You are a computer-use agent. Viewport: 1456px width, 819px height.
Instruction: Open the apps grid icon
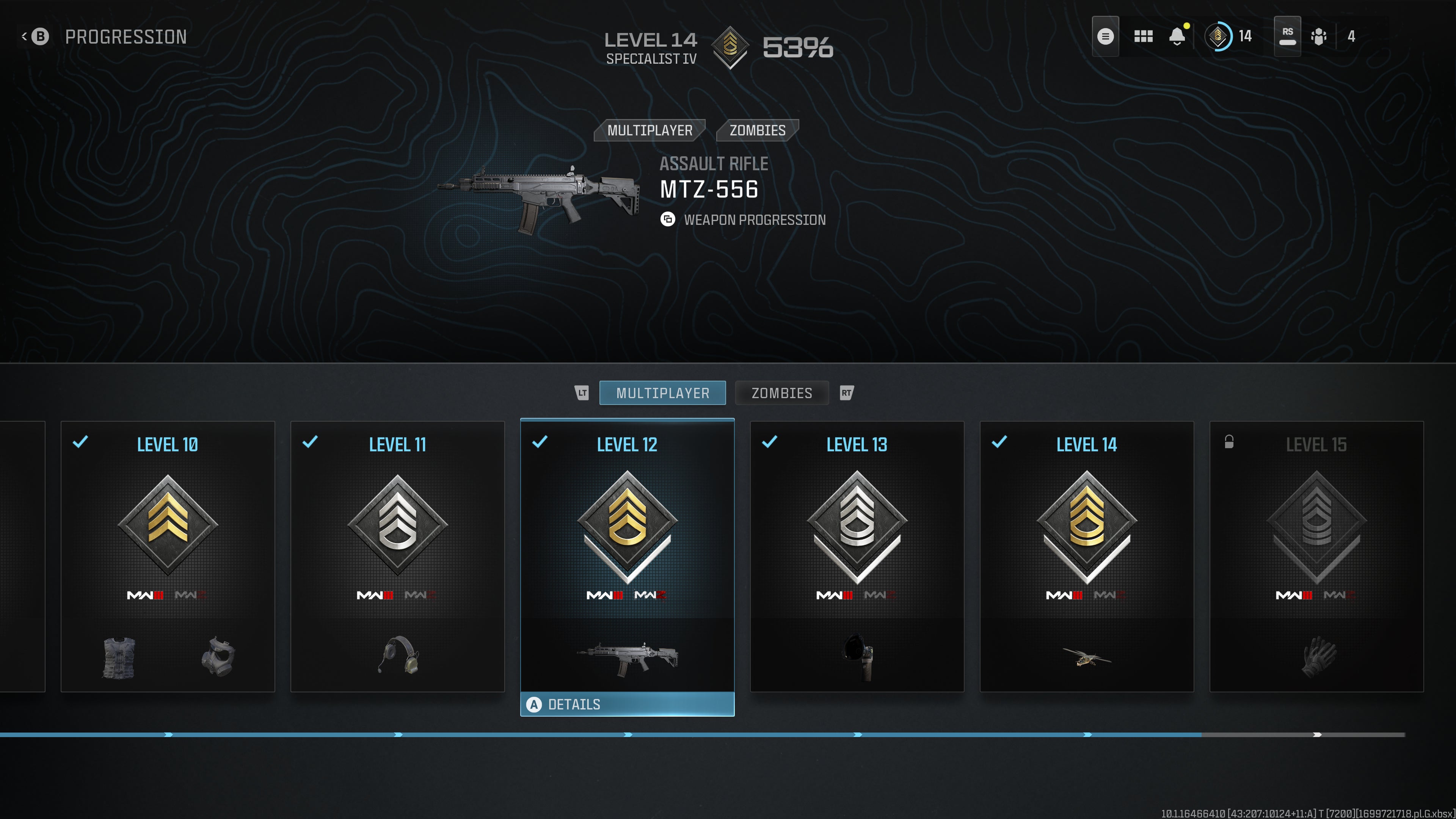coord(1144,36)
